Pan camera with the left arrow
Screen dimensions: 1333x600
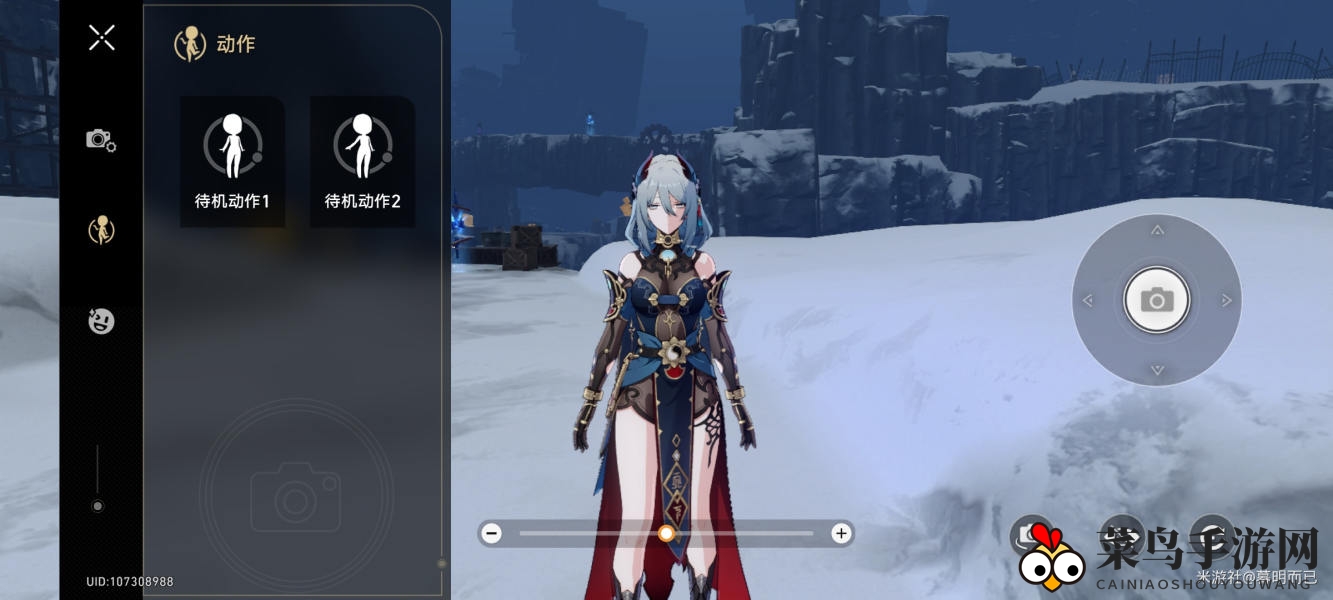(1088, 300)
